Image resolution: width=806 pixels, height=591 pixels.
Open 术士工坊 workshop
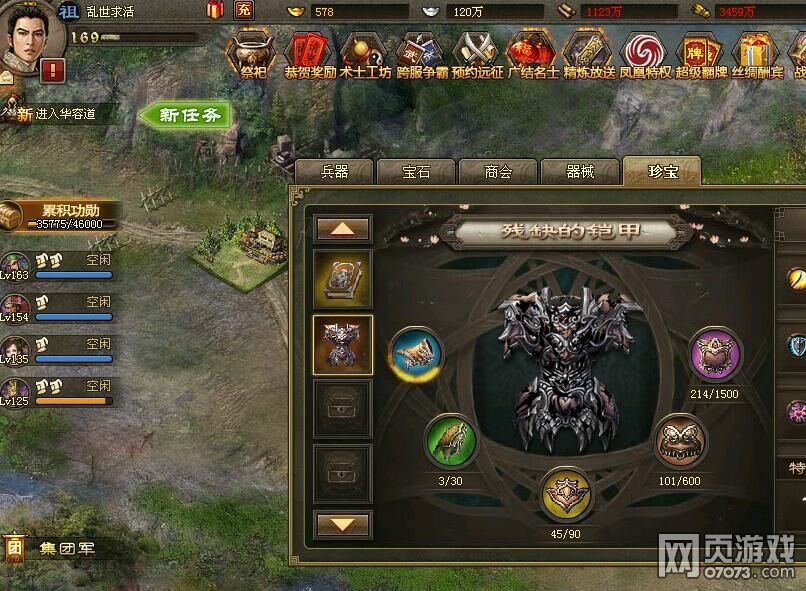(365, 52)
